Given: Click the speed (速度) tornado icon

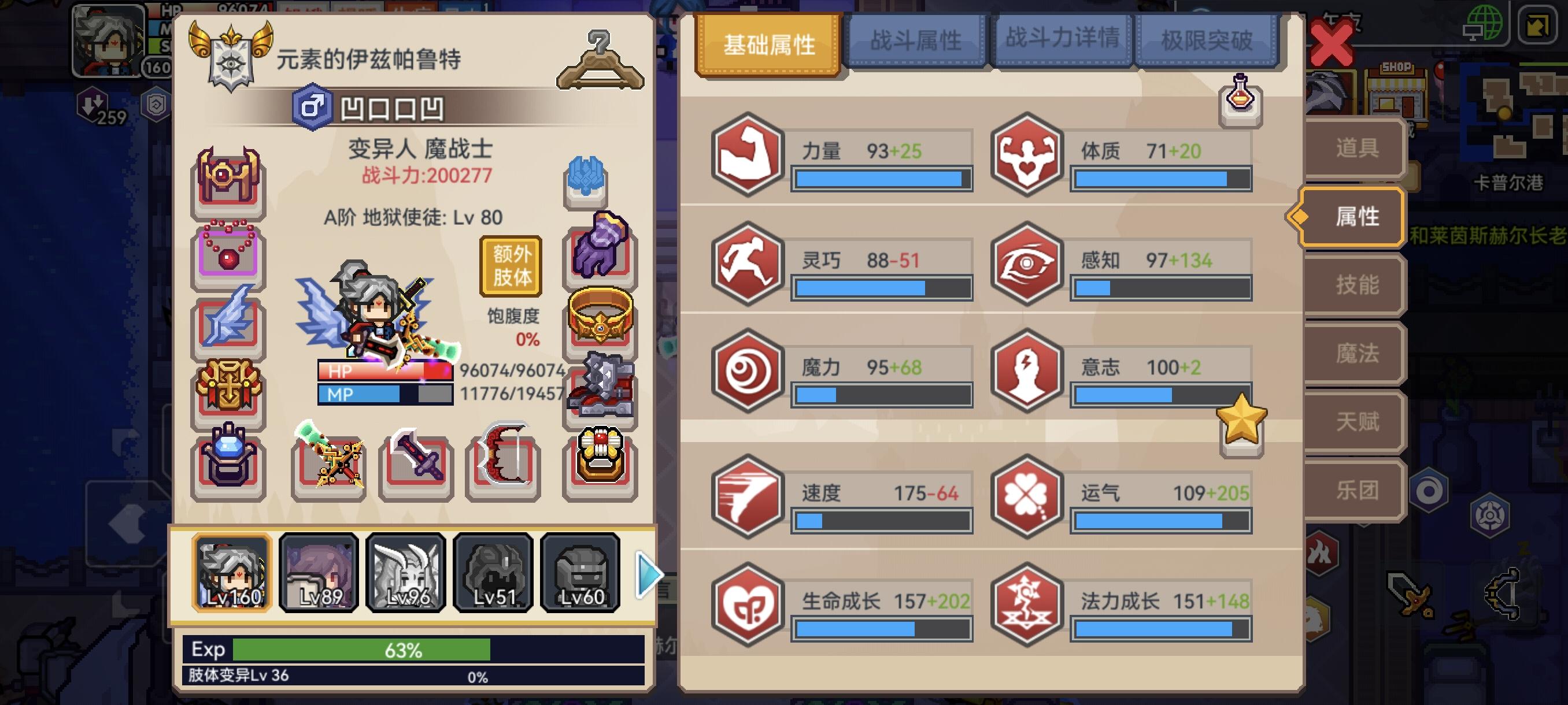Looking at the screenshot, I should pyautogui.click(x=748, y=496).
